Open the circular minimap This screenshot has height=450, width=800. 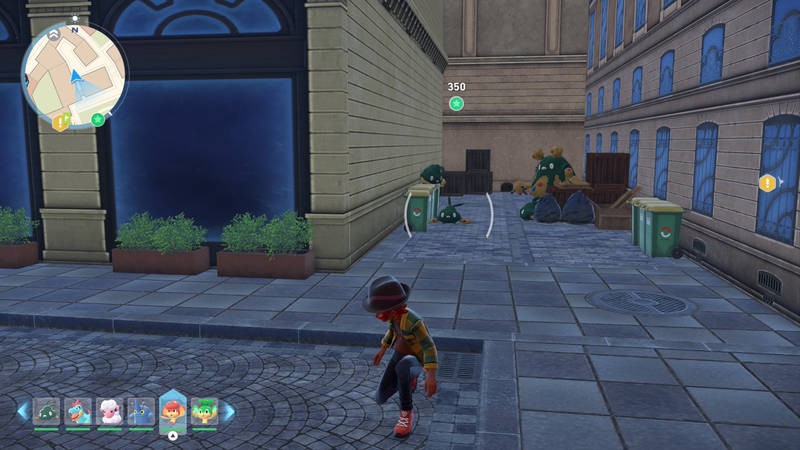tap(74, 75)
